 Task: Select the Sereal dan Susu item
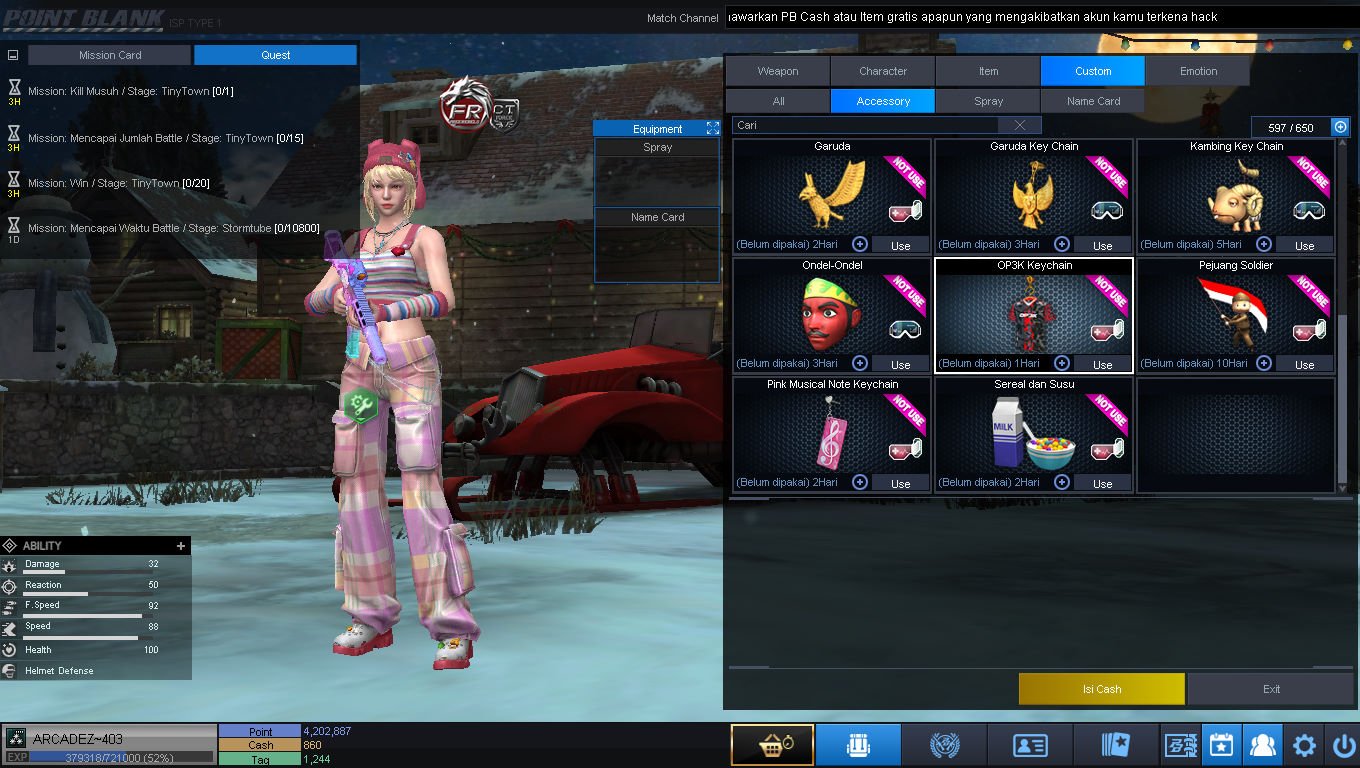tap(1033, 435)
